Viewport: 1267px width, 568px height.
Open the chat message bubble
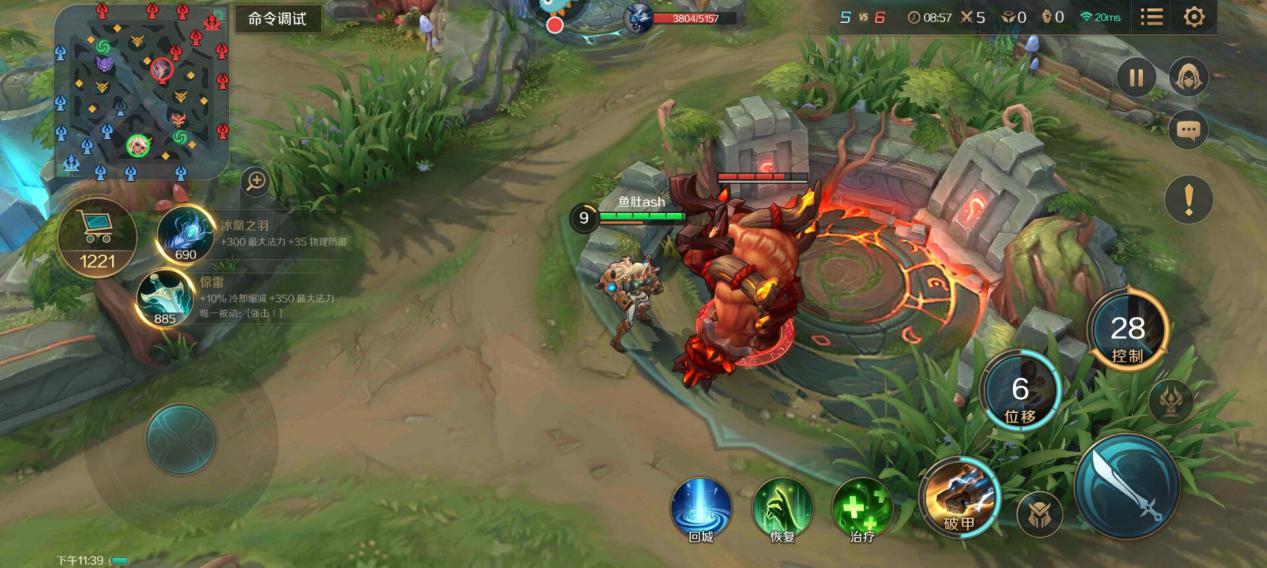[1188, 129]
